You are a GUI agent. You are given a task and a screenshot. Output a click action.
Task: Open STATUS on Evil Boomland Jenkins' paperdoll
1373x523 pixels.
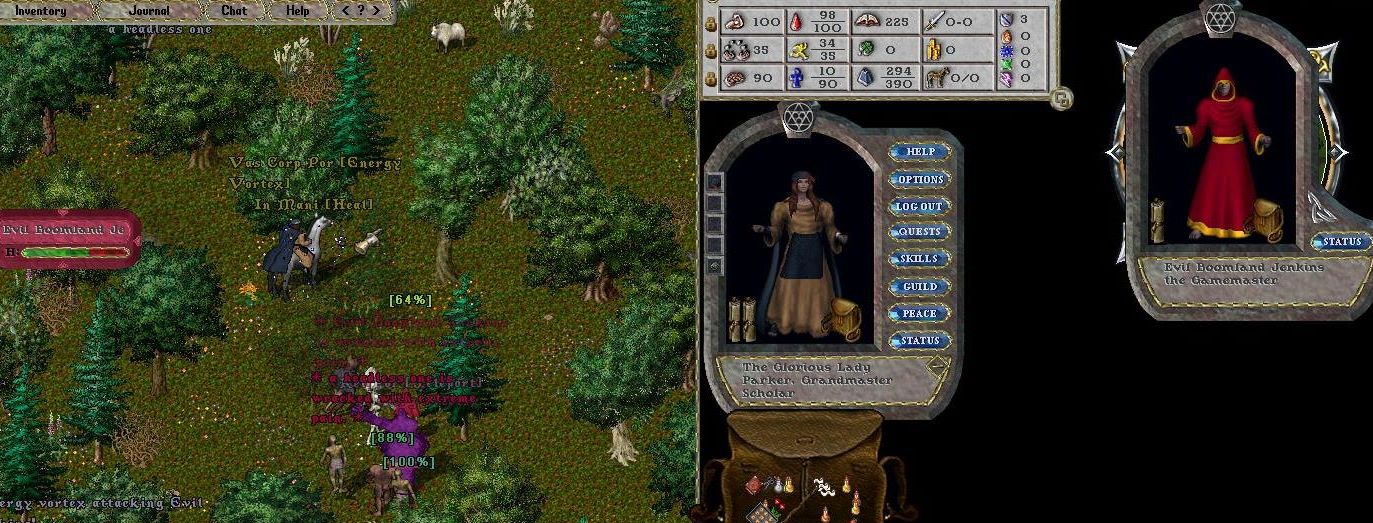(x=1341, y=241)
